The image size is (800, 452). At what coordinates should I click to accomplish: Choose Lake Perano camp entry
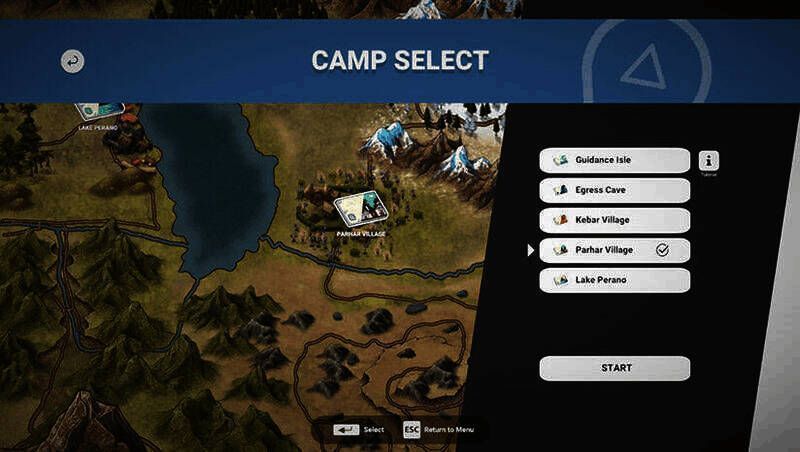[x=614, y=280]
